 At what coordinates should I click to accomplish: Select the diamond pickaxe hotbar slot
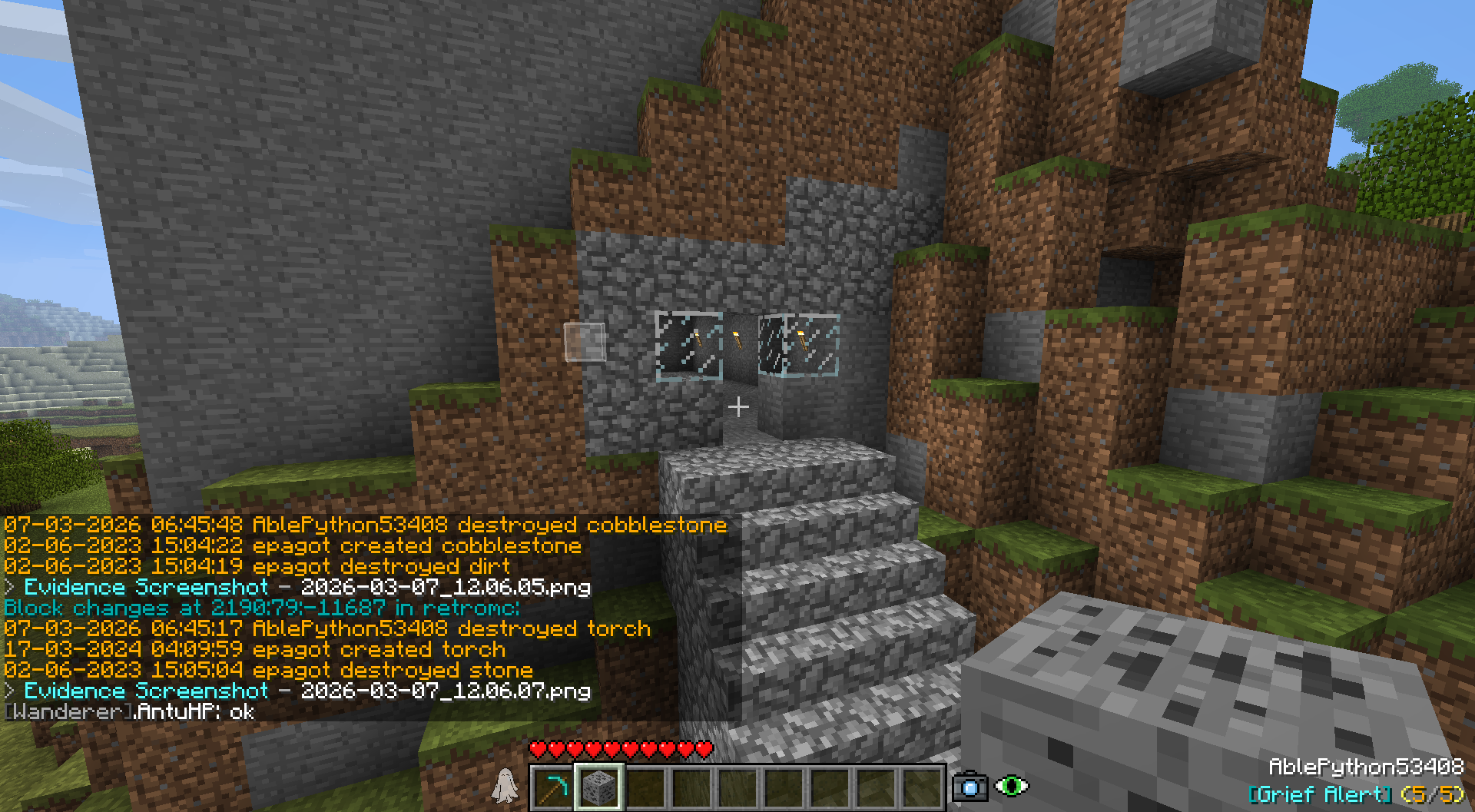pos(552,787)
